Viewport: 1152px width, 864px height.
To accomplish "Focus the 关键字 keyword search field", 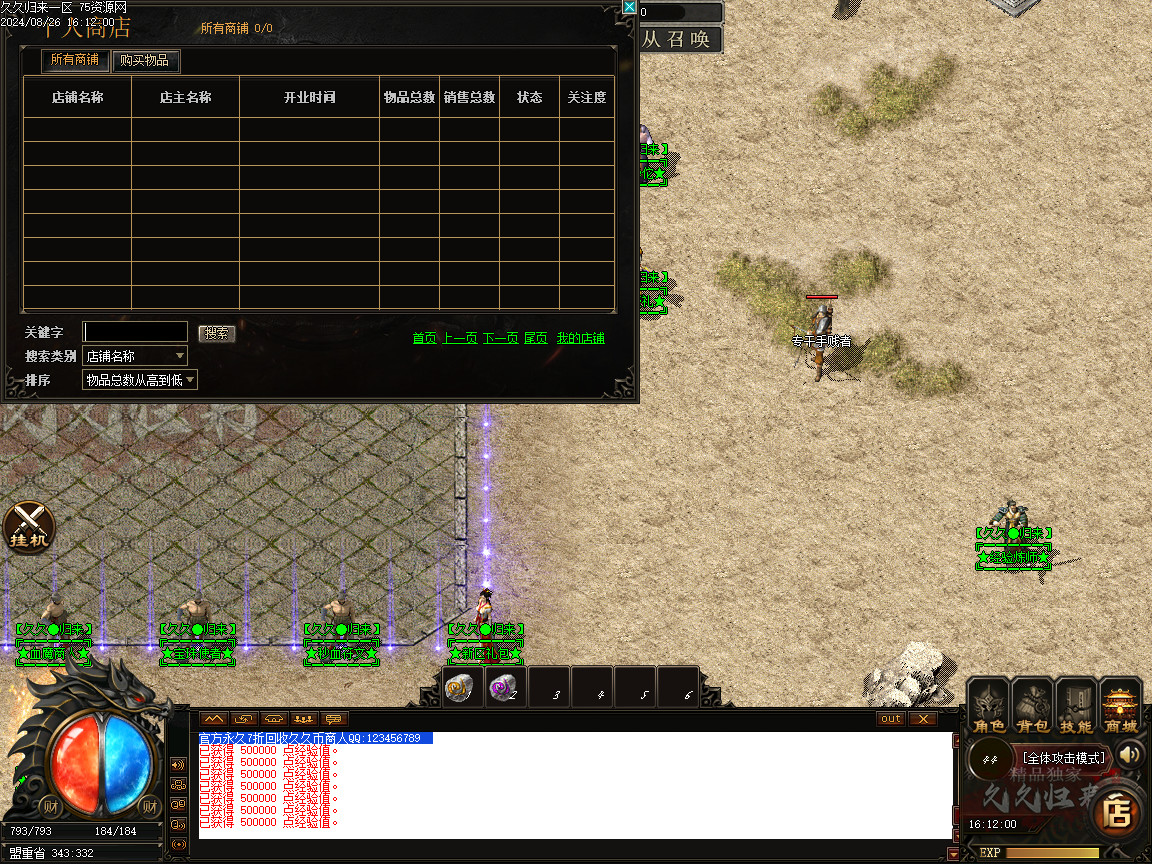I will (135, 331).
